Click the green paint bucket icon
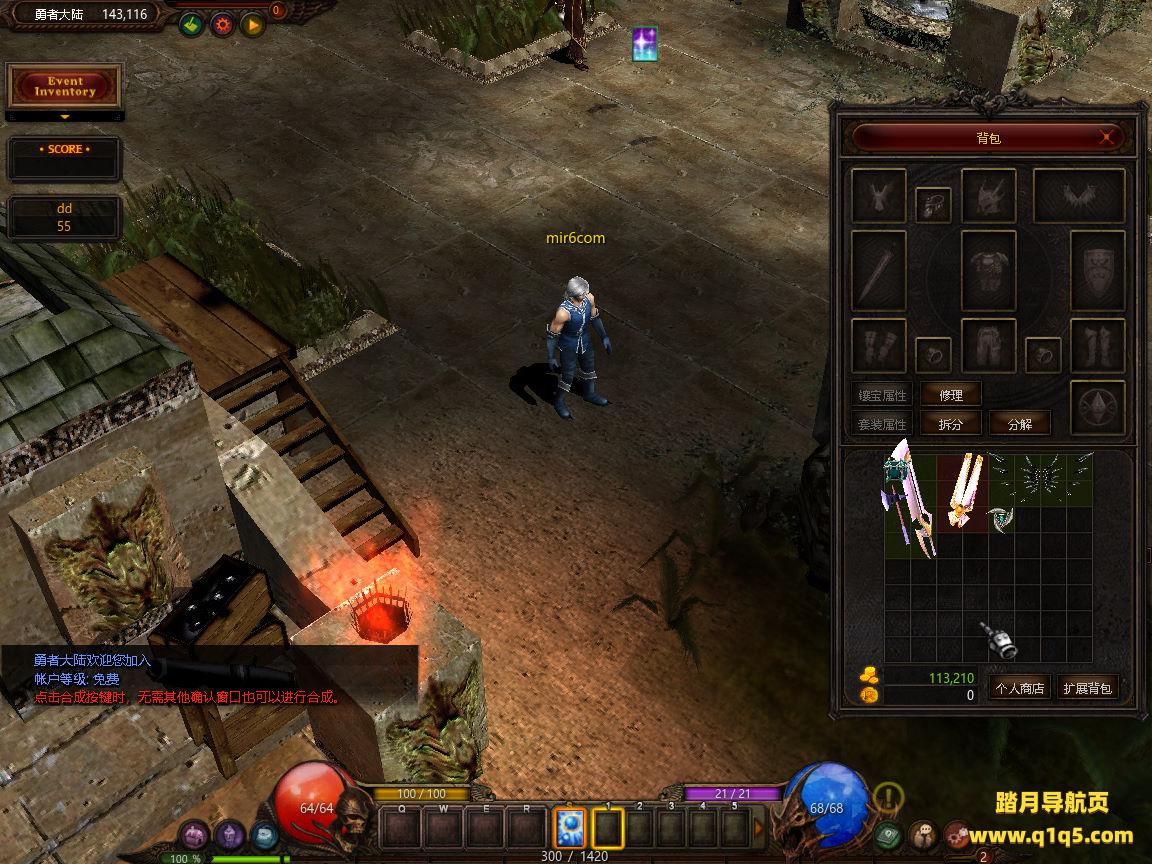This screenshot has width=1152, height=864. pos(191,25)
